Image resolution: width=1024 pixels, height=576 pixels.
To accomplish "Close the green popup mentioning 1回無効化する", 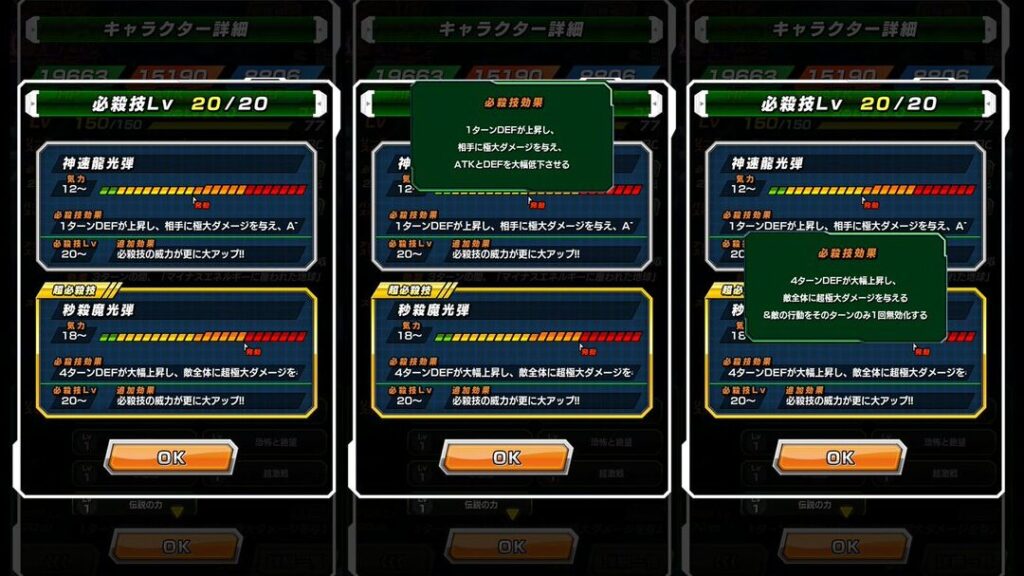I will (x=845, y=288).
